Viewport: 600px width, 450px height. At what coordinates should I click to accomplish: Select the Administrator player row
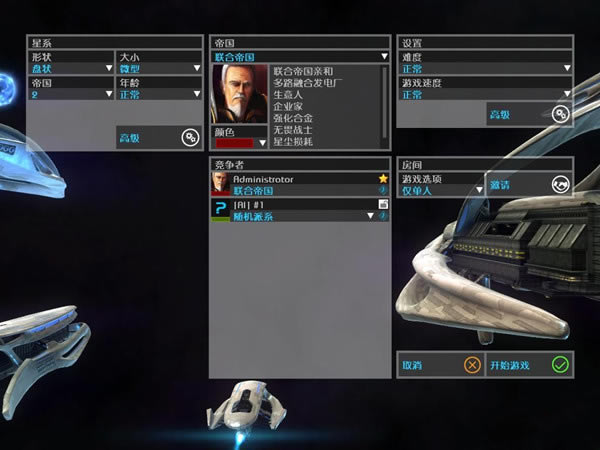[x=300, y=184]
